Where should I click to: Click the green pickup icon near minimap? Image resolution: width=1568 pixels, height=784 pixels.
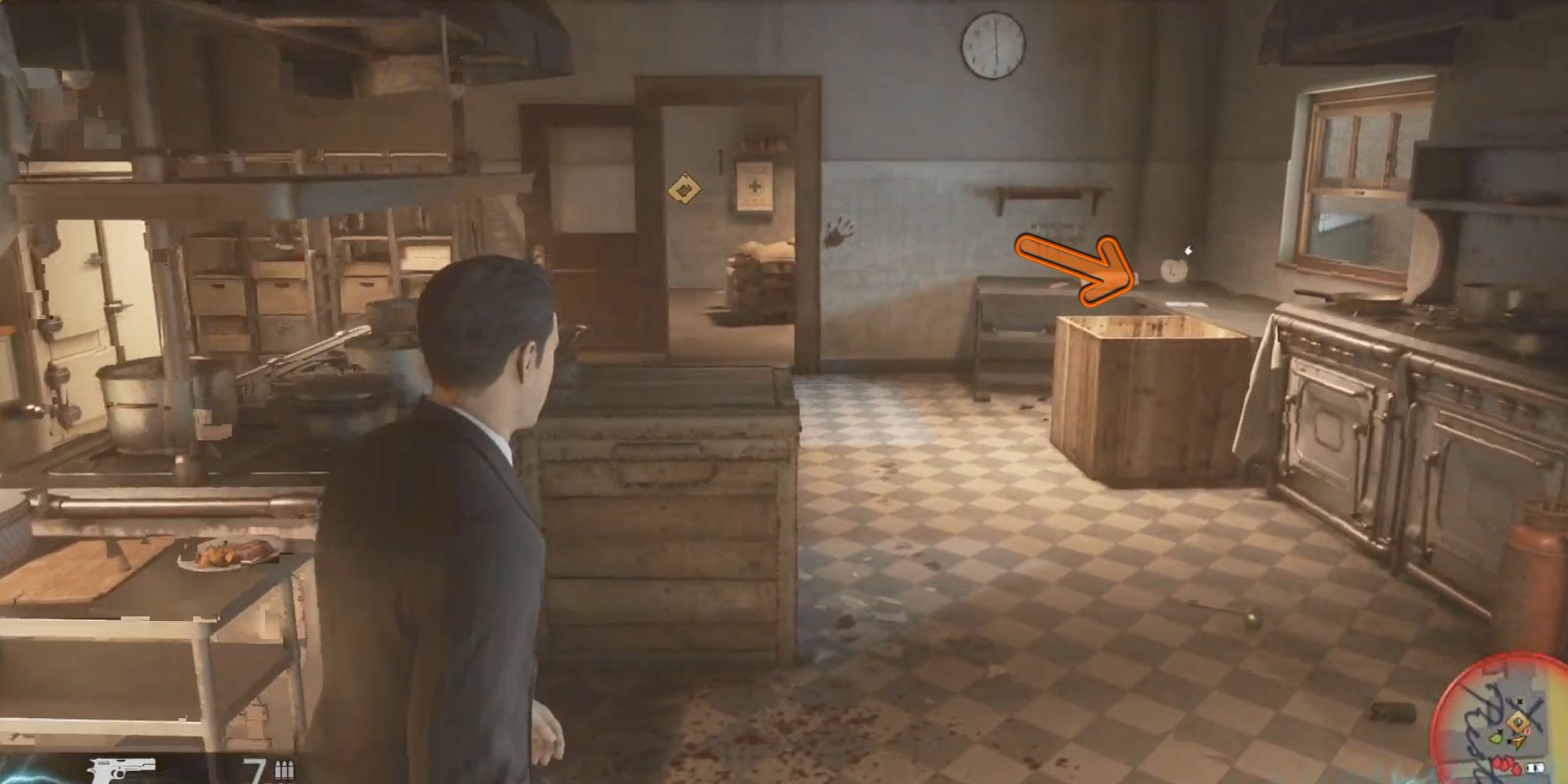[x=1496, y=739]
